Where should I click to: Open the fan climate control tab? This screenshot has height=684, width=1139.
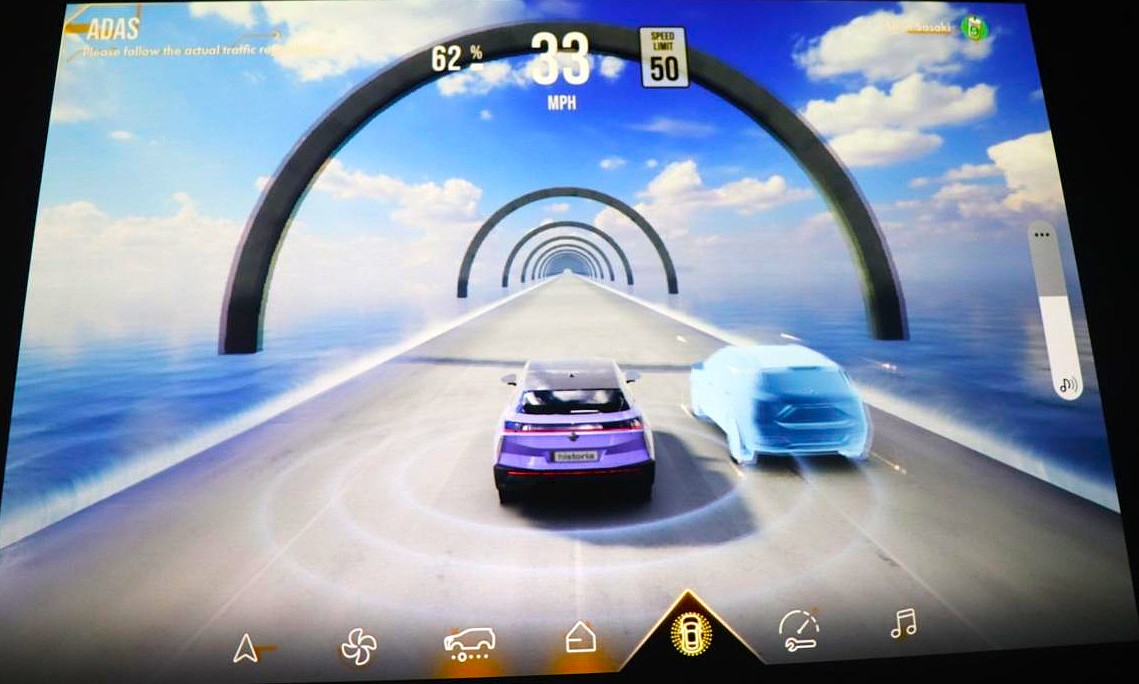pyautogui.click(x=358, y=646)
